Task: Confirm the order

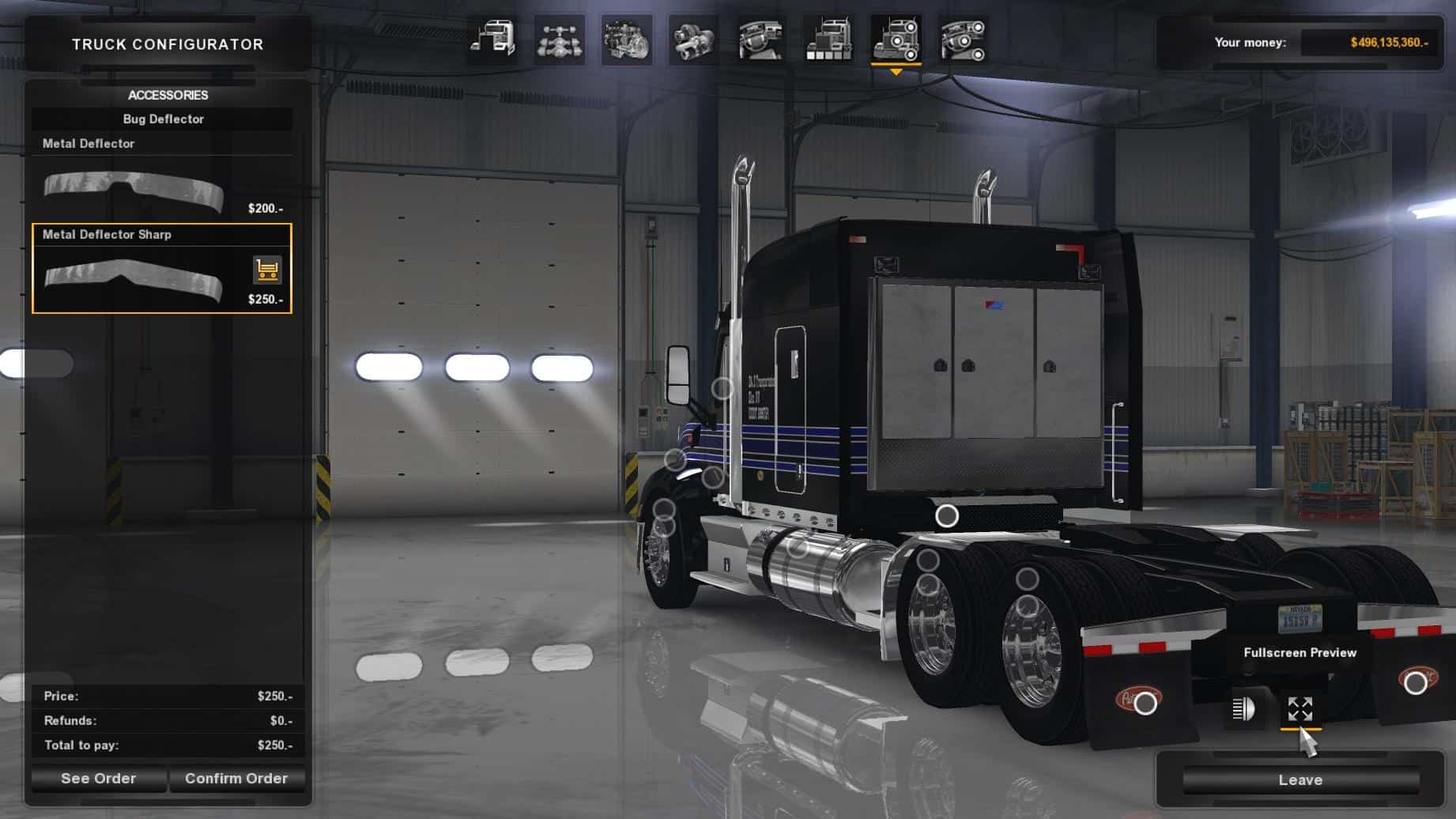Action: (236, 779)
